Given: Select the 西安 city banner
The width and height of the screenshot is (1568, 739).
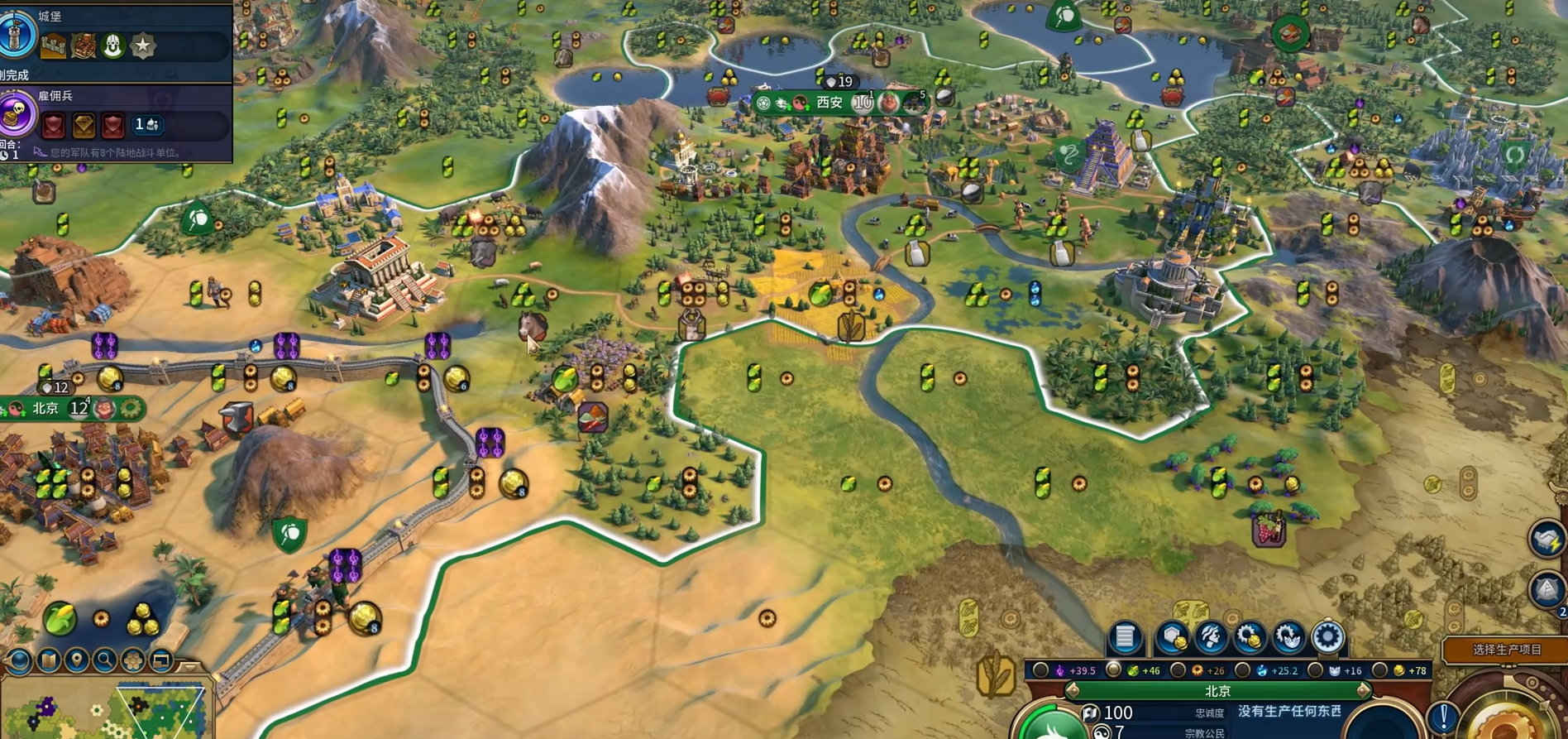Looking at the screenshot, I should pos(829,103).
